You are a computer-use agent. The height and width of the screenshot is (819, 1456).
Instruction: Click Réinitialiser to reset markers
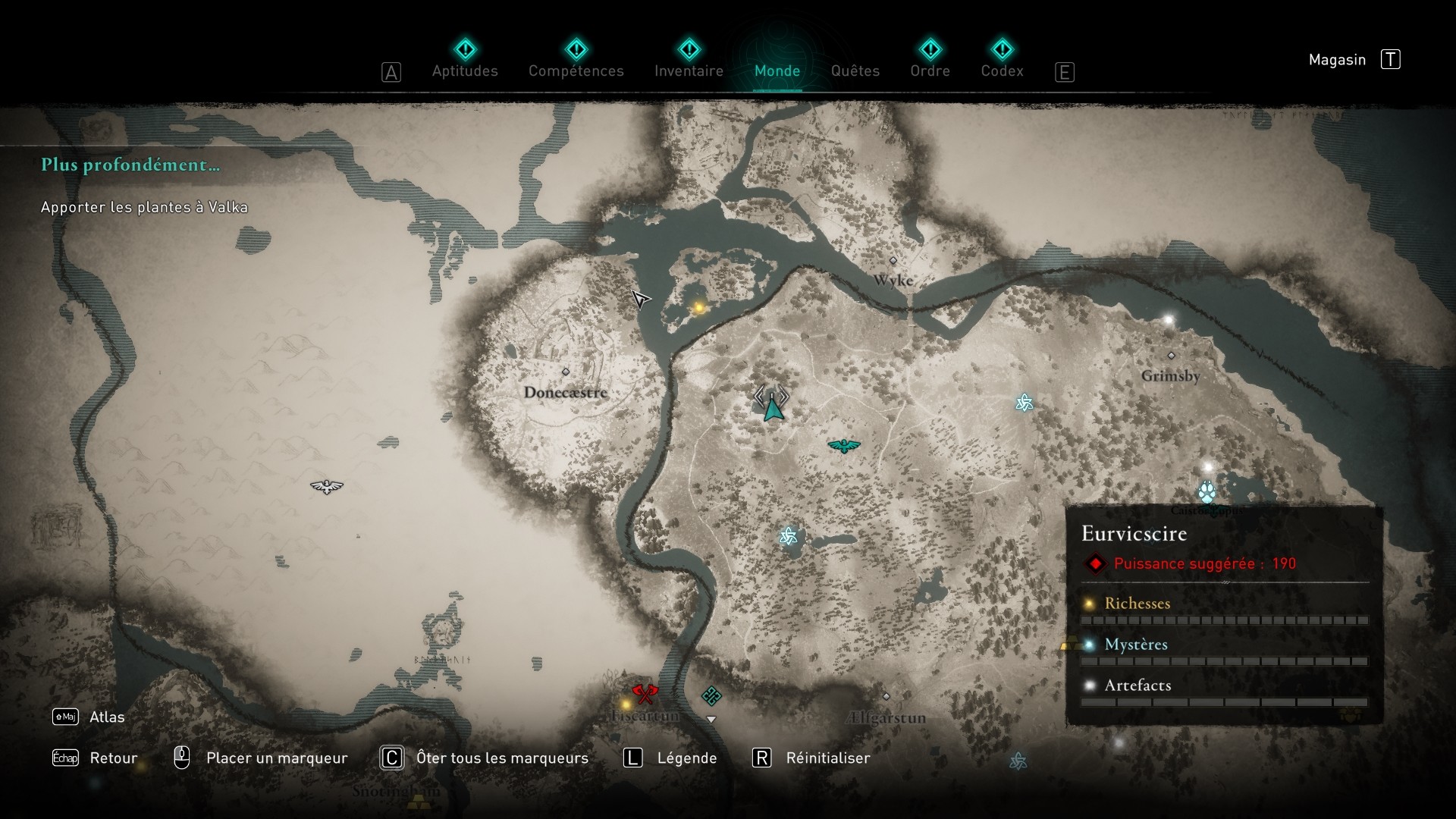click(x=828, y=758)
